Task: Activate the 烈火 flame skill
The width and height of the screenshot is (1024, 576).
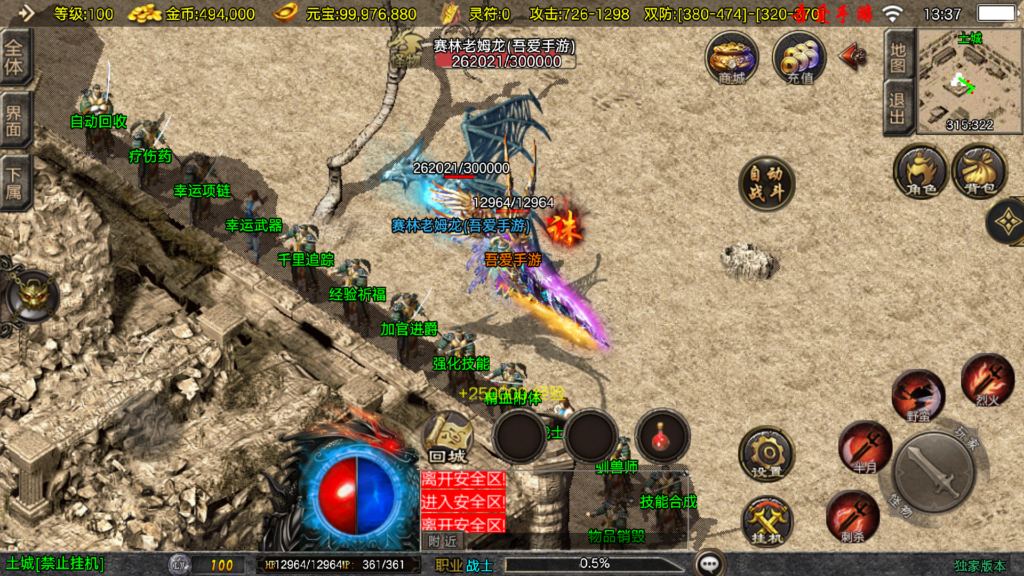Action: [x=987, y=379]
